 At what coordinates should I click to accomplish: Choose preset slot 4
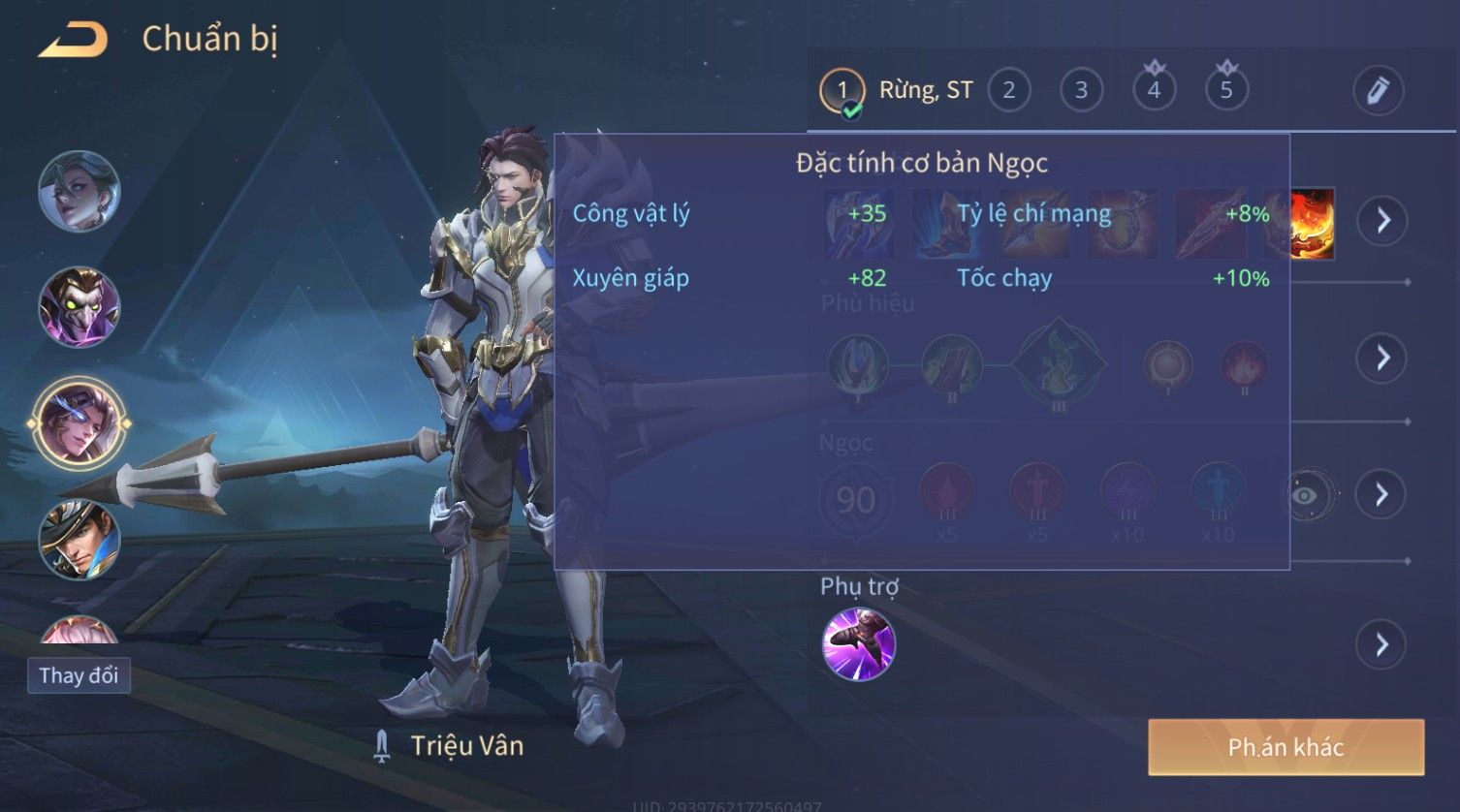point(1154,91)
